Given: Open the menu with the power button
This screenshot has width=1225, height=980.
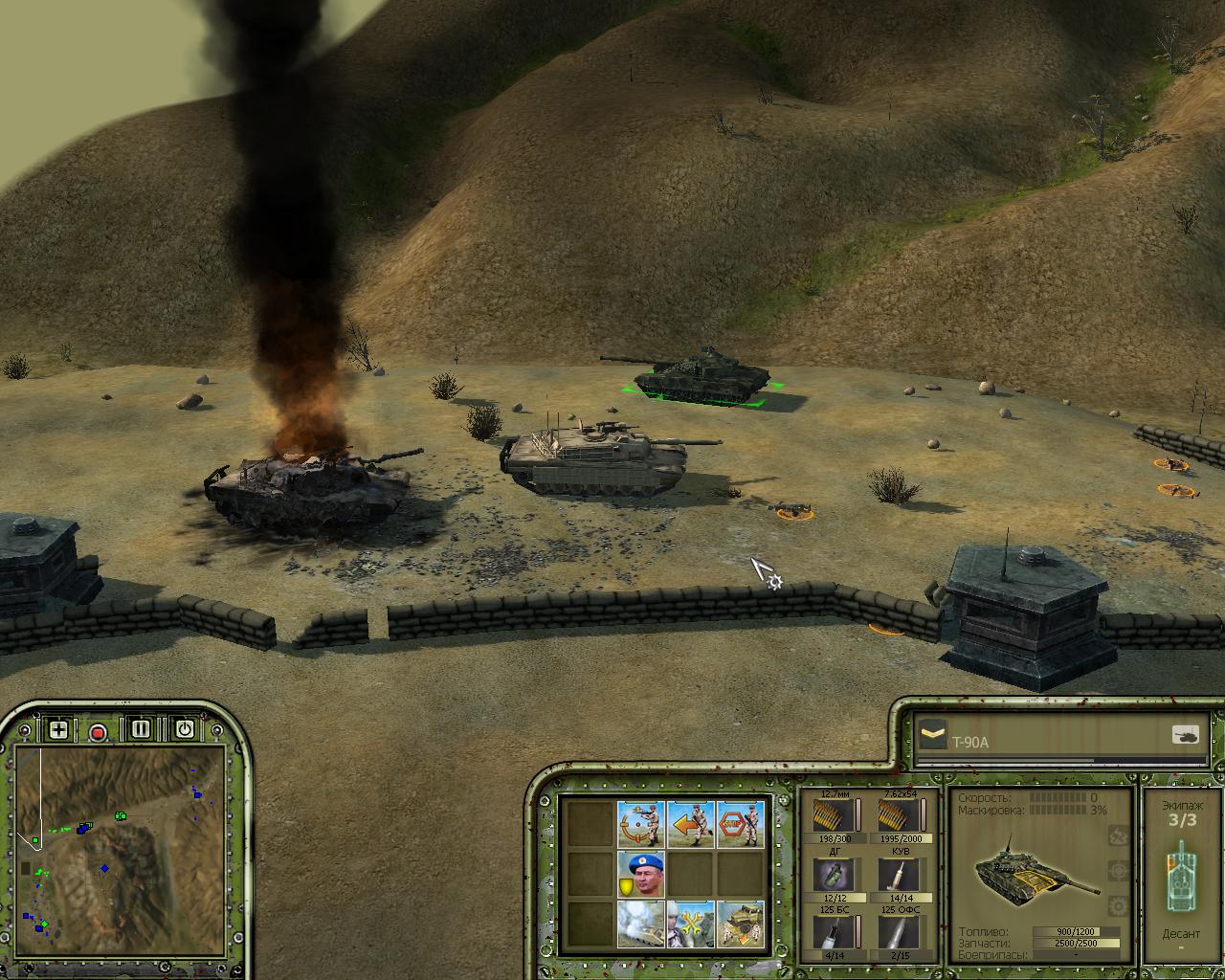Looking at the screenshot, I should tap(184, 729).
